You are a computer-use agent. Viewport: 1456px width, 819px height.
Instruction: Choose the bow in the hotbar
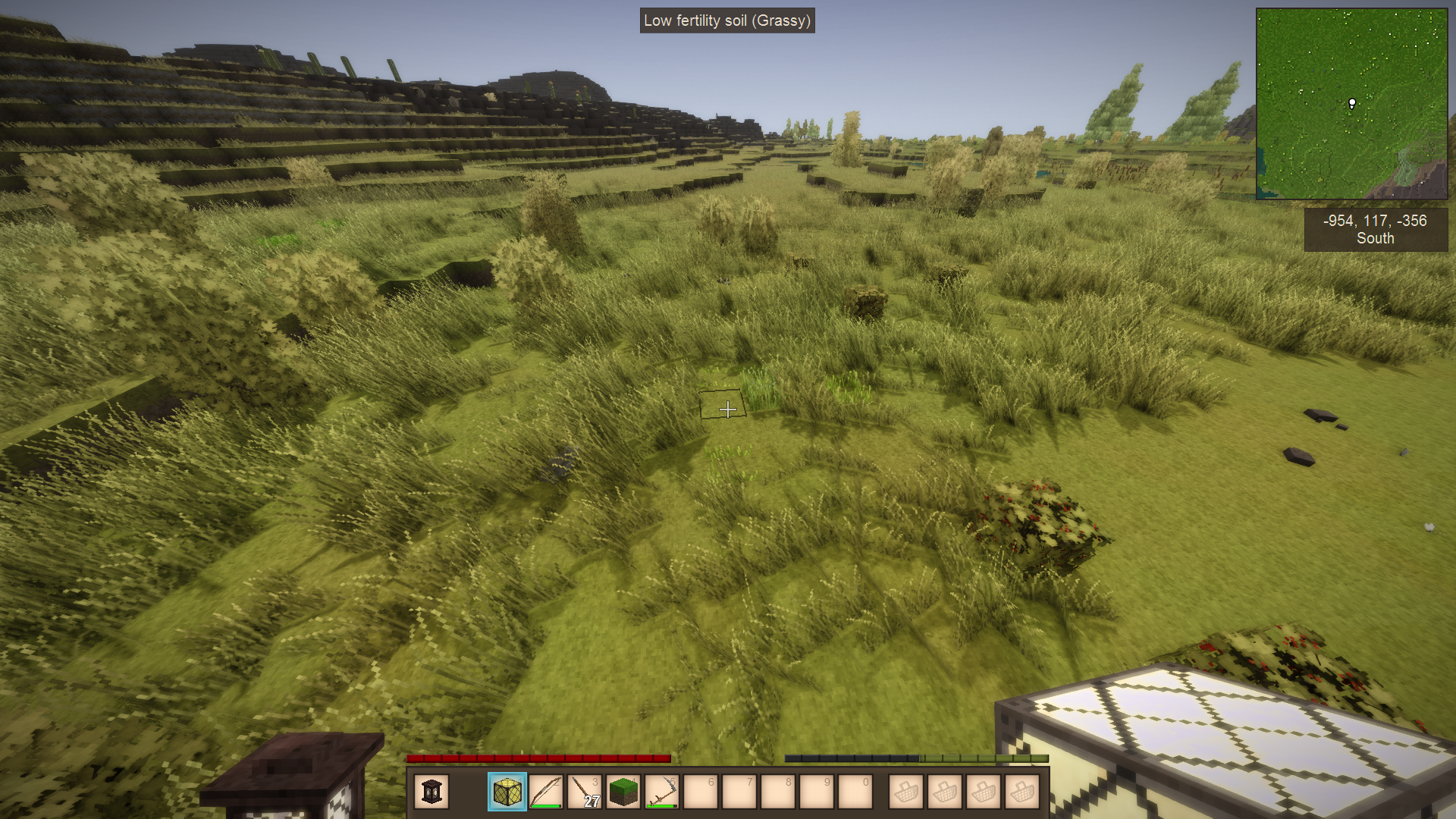click(546, 792)
